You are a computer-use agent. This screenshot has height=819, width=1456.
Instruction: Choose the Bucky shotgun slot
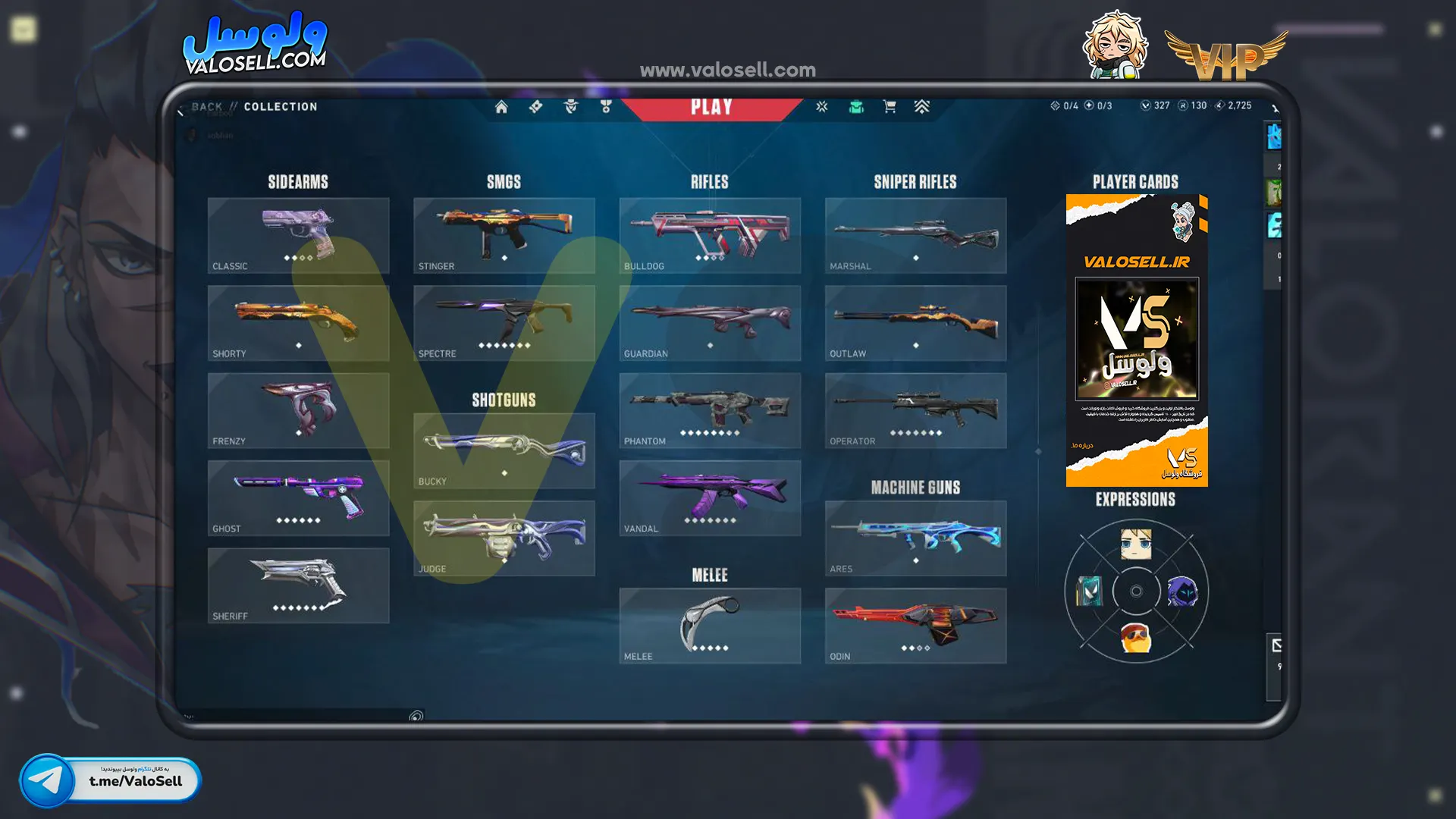[x=504, y=450]
